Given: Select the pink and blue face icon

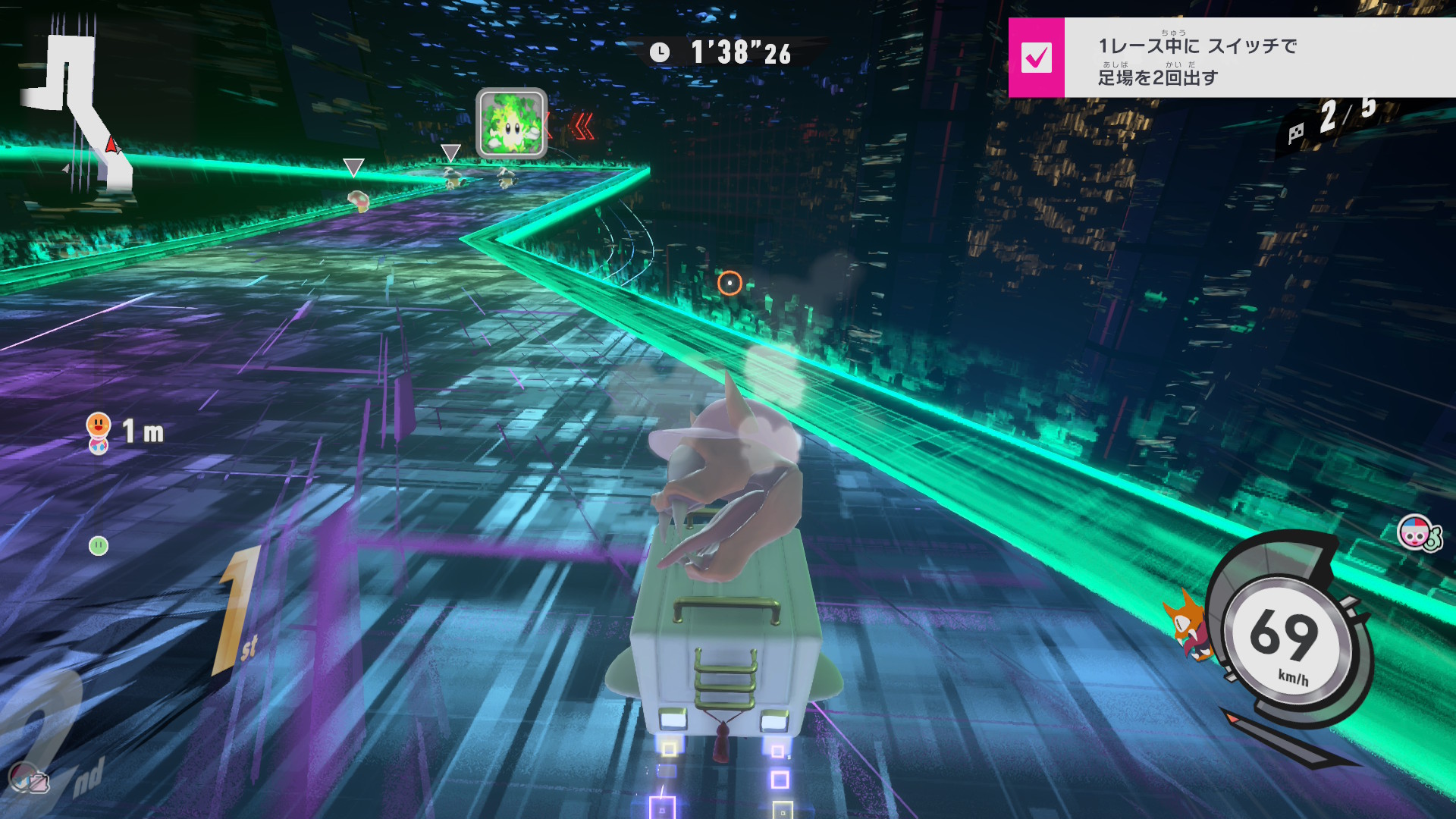Looking at the screenshot, I should (x=1416, y=533).
